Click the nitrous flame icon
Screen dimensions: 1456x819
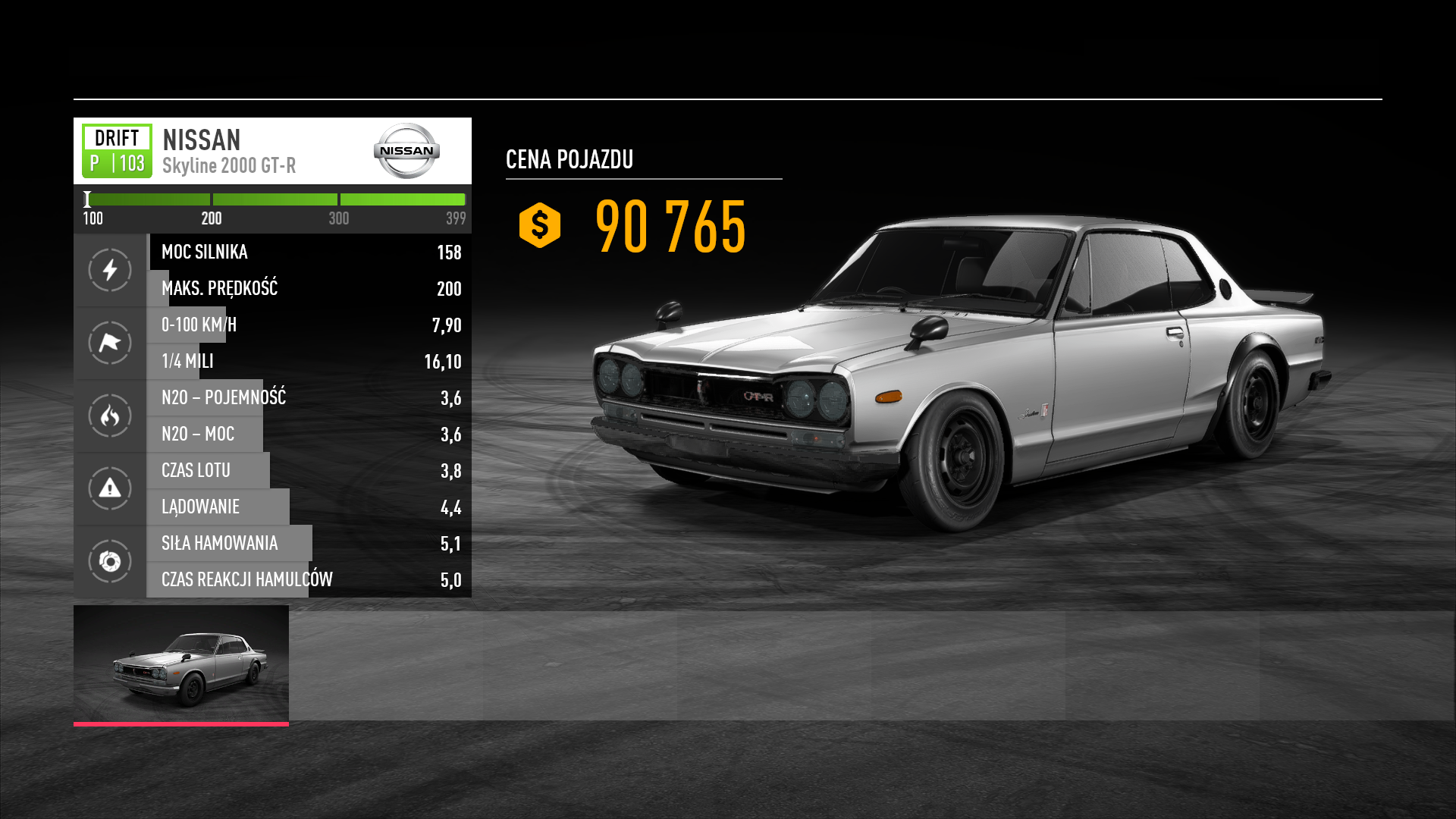(x=110, y=416)
